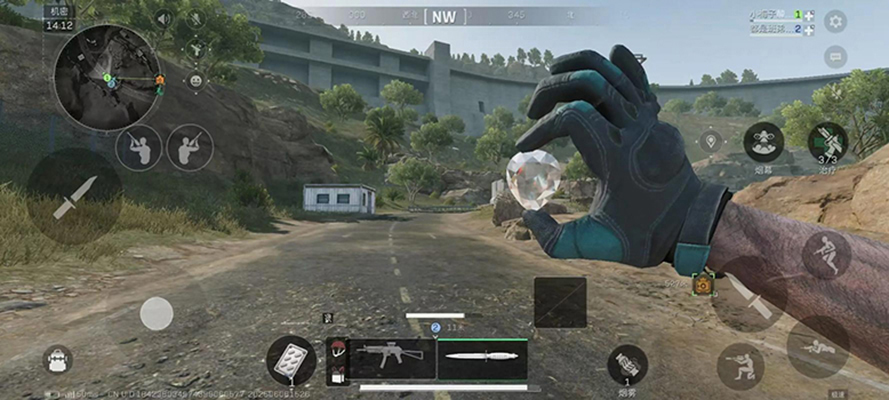889x400 pixels.
Task: Open the emoji face quick chat
Action: [x=195, y=80]
